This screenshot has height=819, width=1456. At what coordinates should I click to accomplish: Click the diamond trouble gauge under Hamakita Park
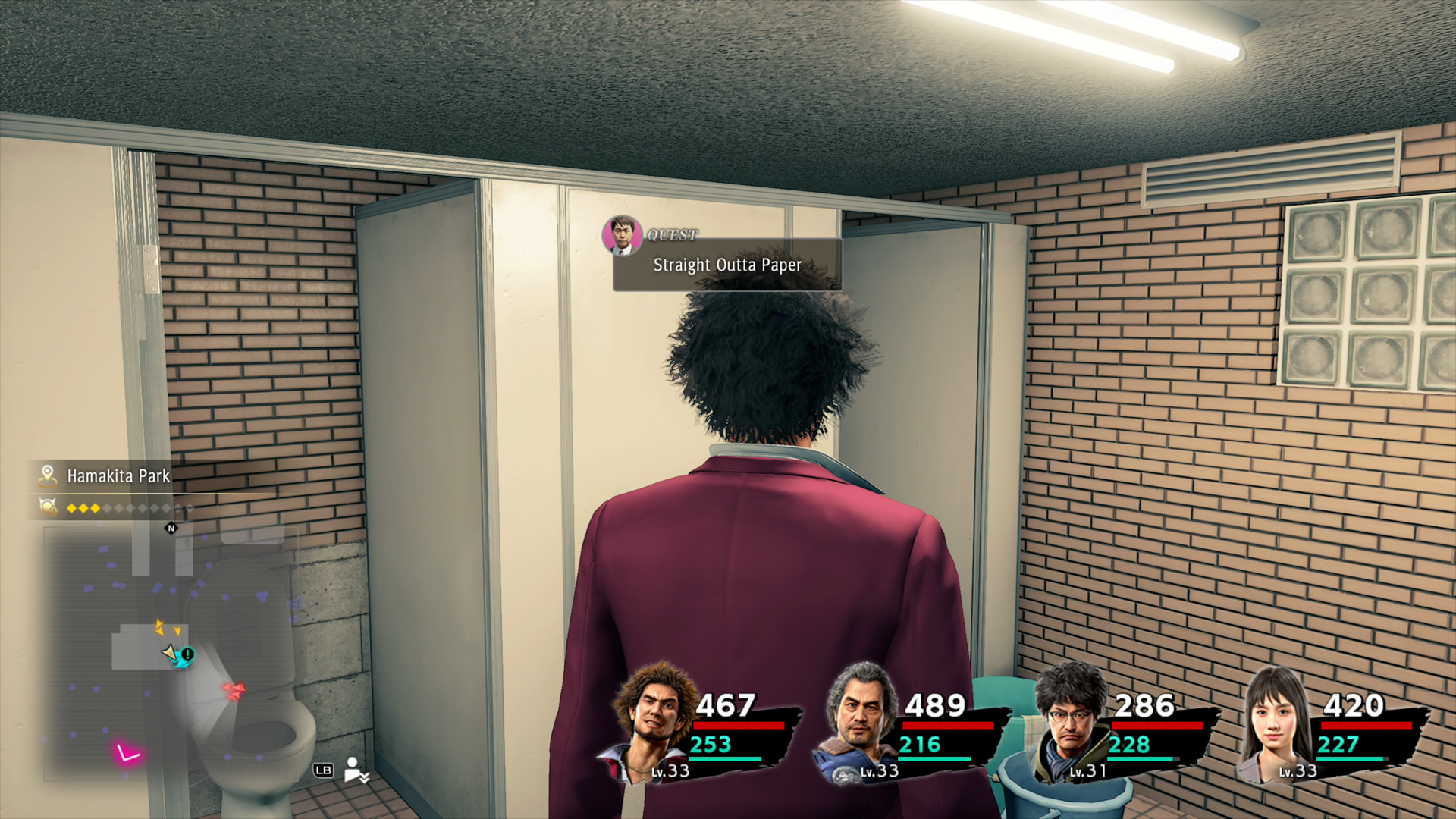coord(83,508)
